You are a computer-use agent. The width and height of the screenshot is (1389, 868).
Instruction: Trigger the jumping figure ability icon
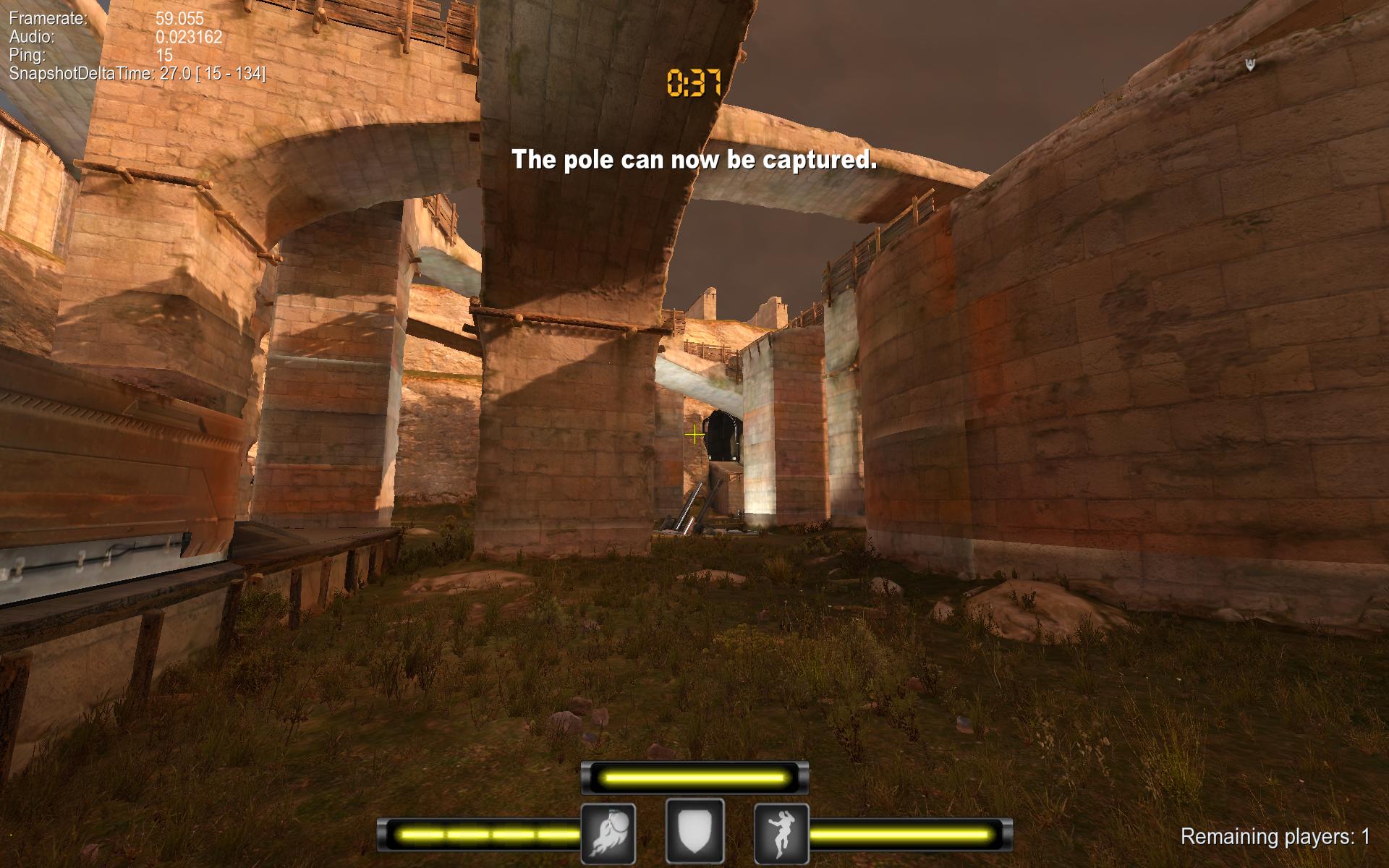coord(781,833)
